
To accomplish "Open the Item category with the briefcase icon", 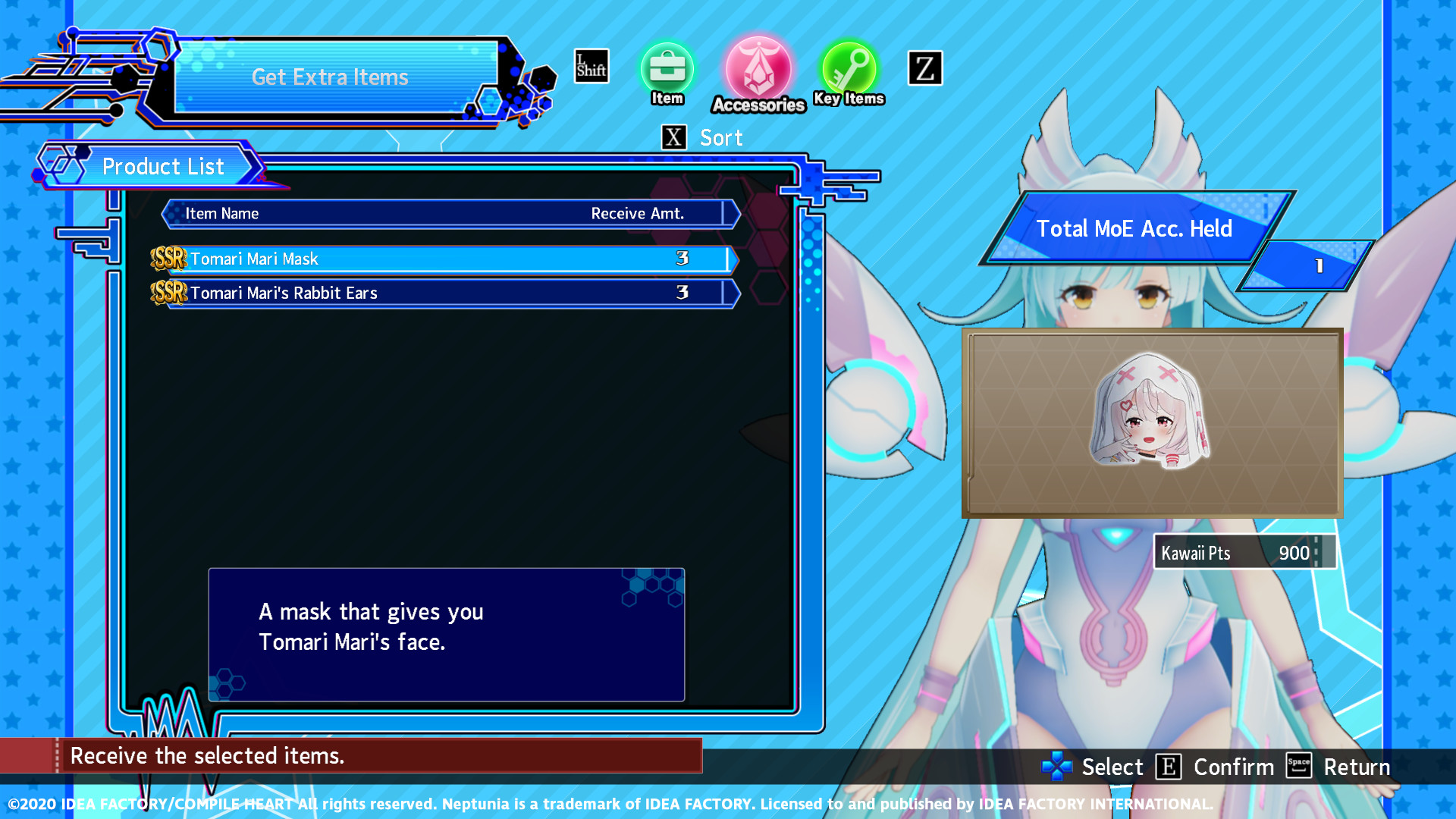I will [667, 72].
